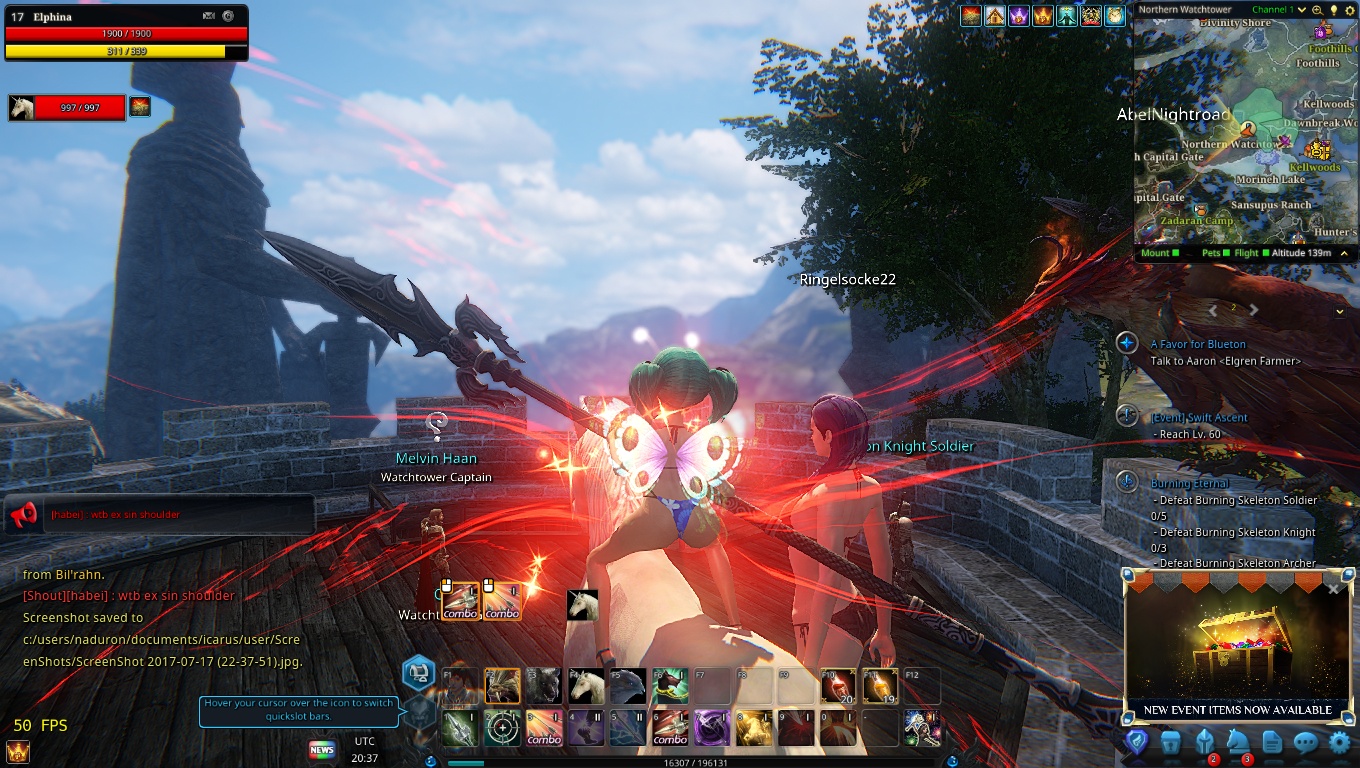Viewport: 1360px width, 768px height.
Task: Open the Channel 1 dropdown
Action: [x=1302, y=10]
